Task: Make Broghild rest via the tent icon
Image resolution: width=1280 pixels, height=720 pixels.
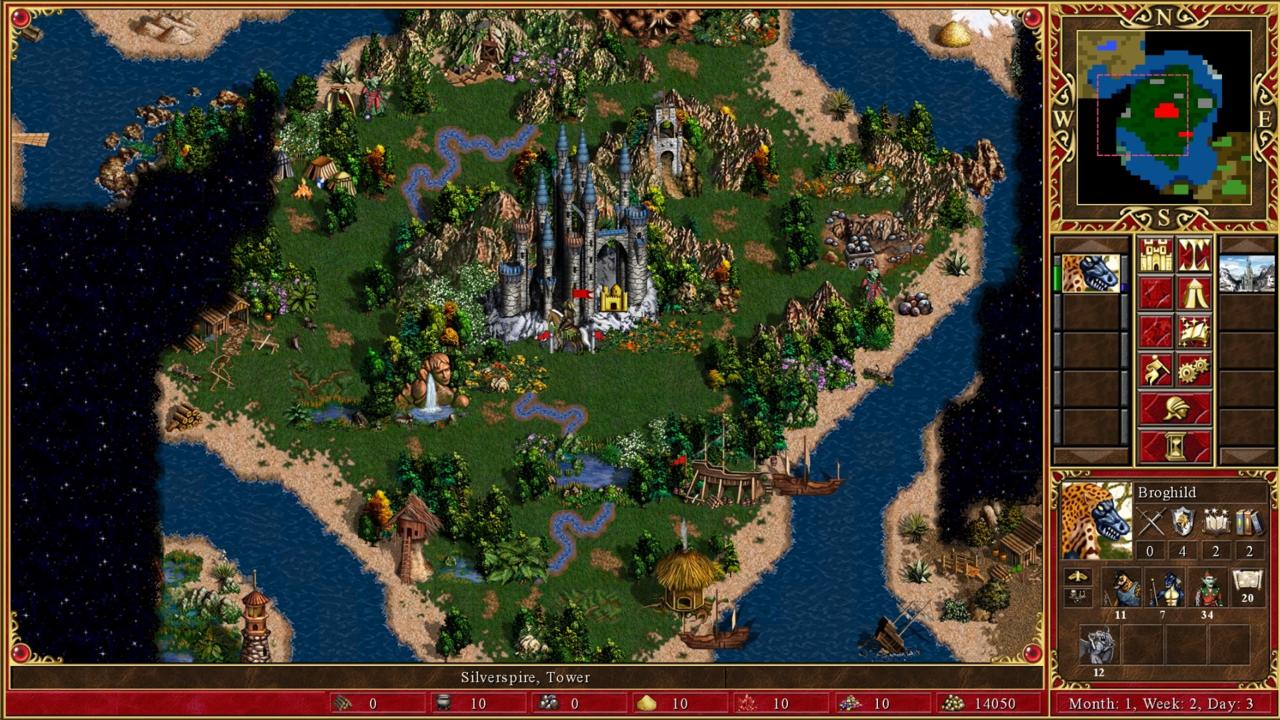Action: click(x=1195, y=294)
